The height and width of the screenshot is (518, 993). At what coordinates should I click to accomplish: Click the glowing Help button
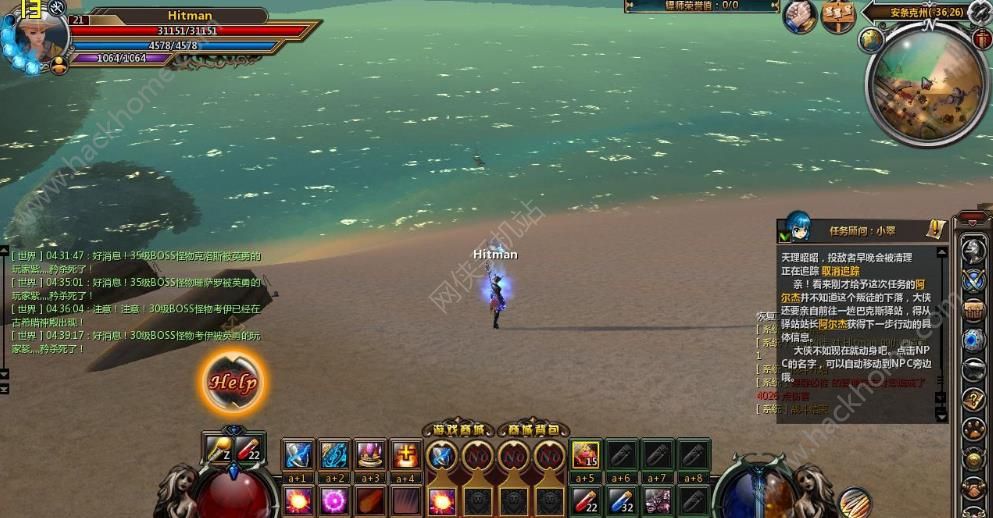[x=232, y=382]
